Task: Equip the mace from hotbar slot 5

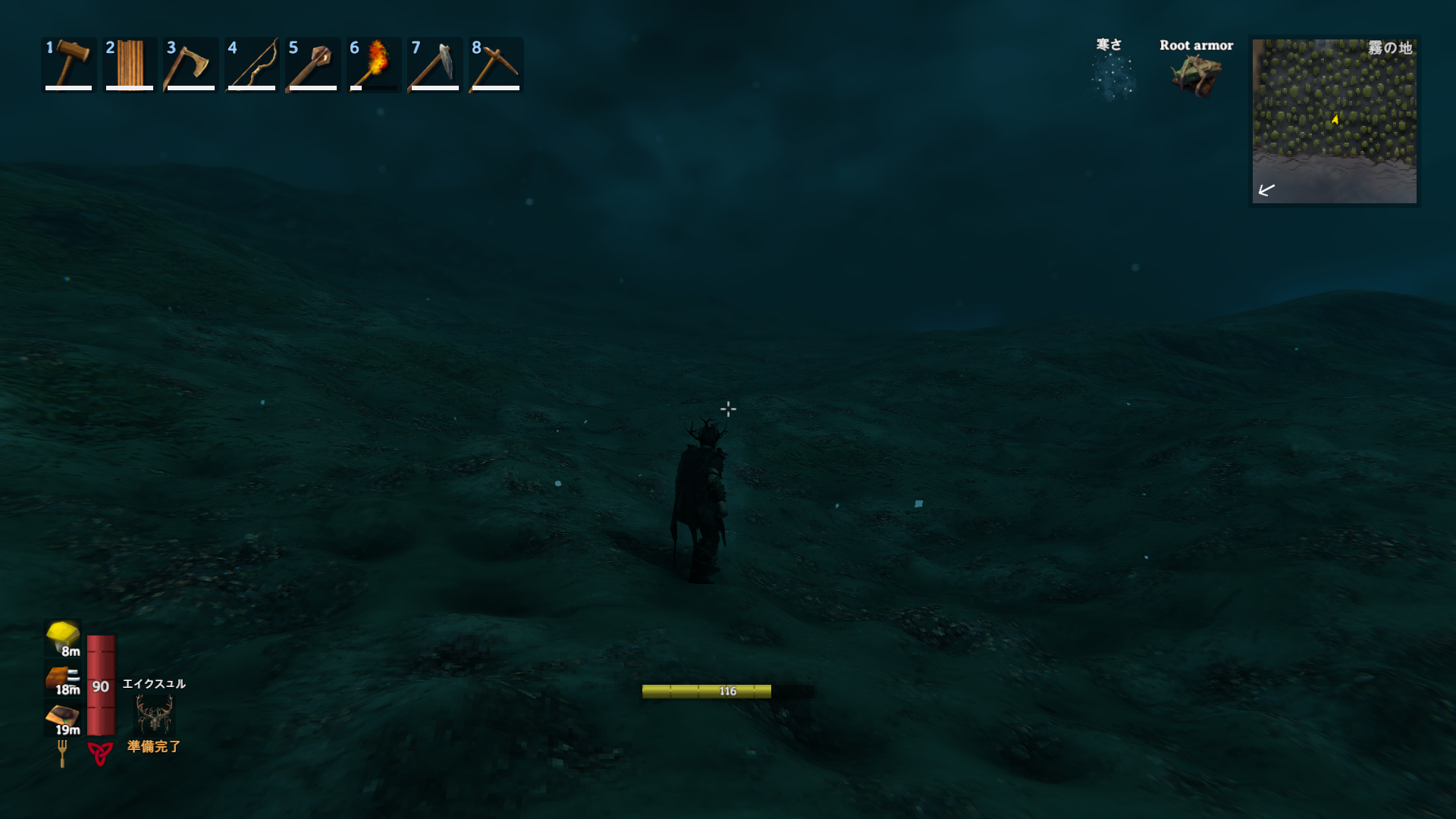Action: click(312, 64)
